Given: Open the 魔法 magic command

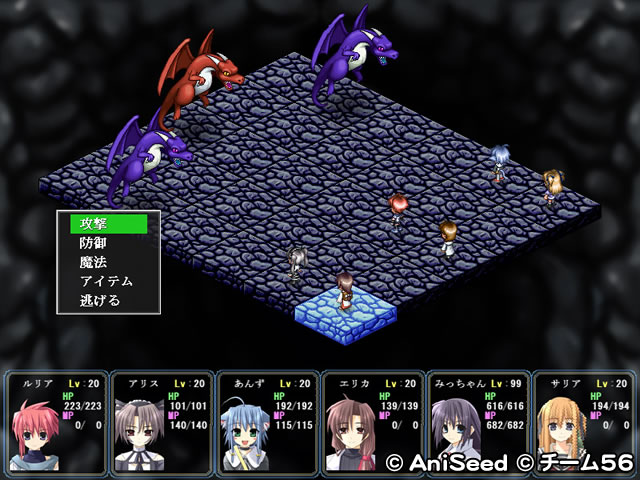Looking at the screenshot, I should click(108, 262).
